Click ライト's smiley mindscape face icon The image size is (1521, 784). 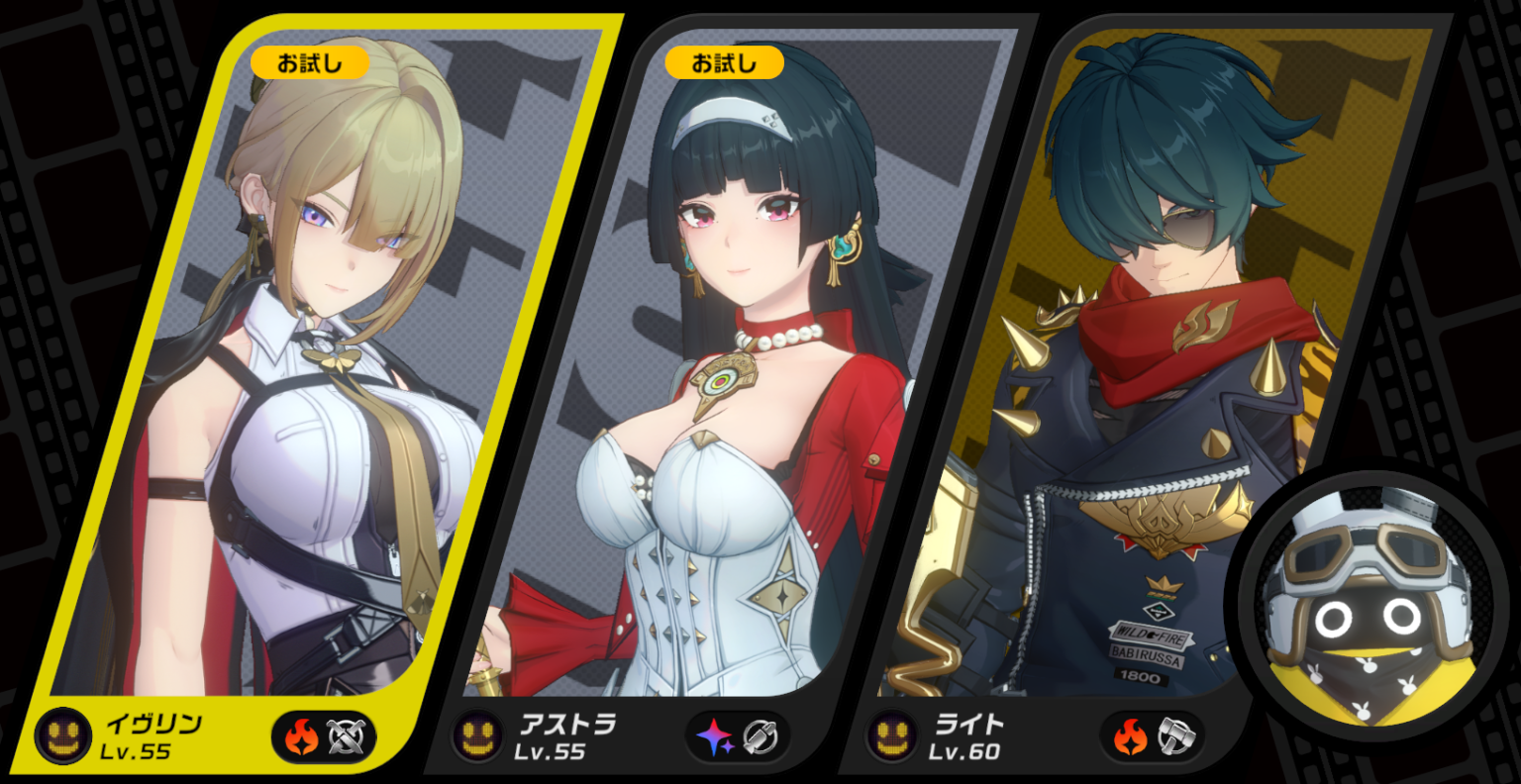pyautogui.click(x=894, y=733)
